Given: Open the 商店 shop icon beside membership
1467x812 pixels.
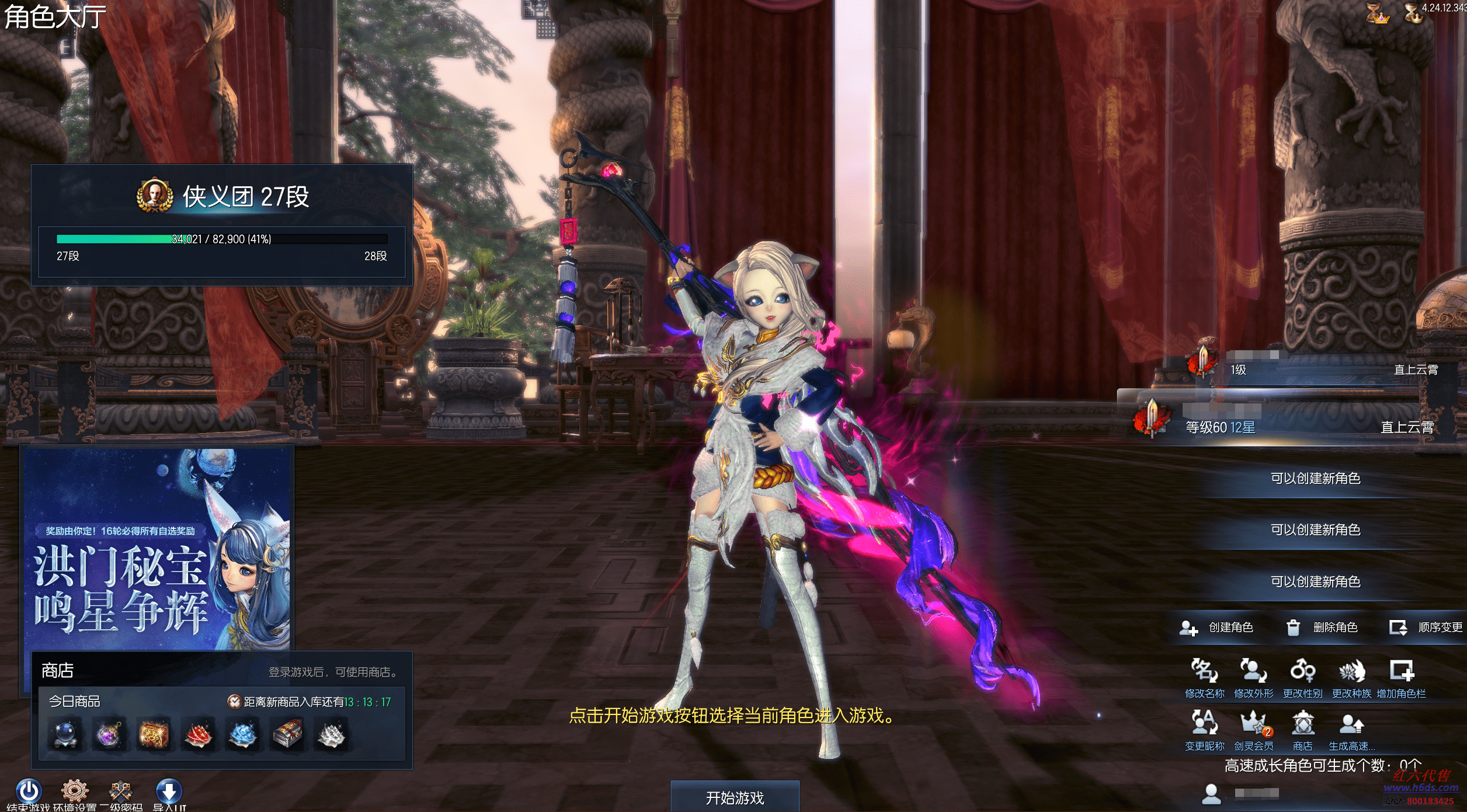Looking at the screenshot, I should point(1302,730).
